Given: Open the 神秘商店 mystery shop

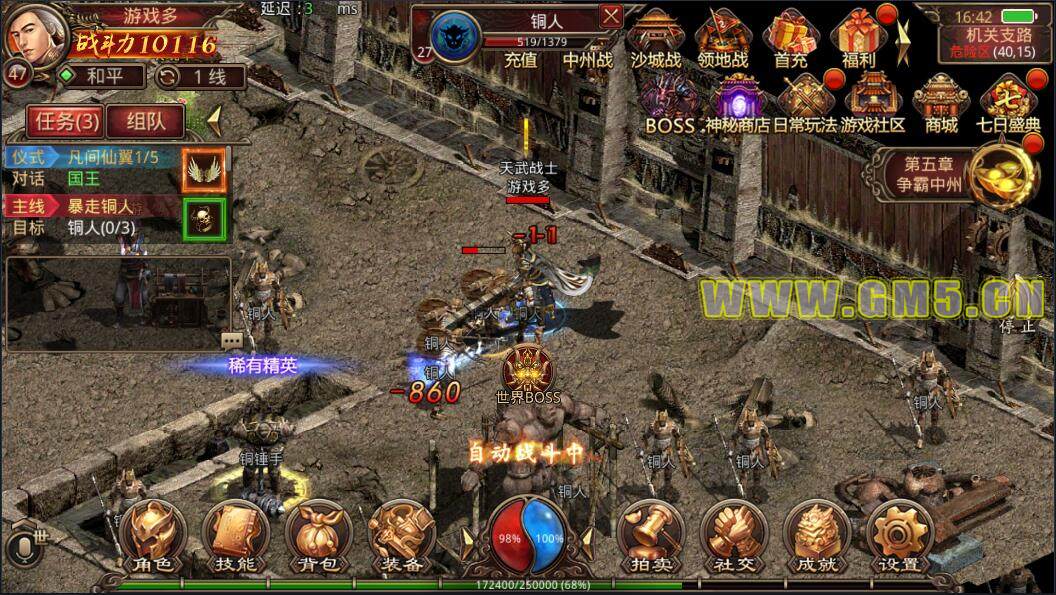Looking at the screenshot, I should pos(736,104).
